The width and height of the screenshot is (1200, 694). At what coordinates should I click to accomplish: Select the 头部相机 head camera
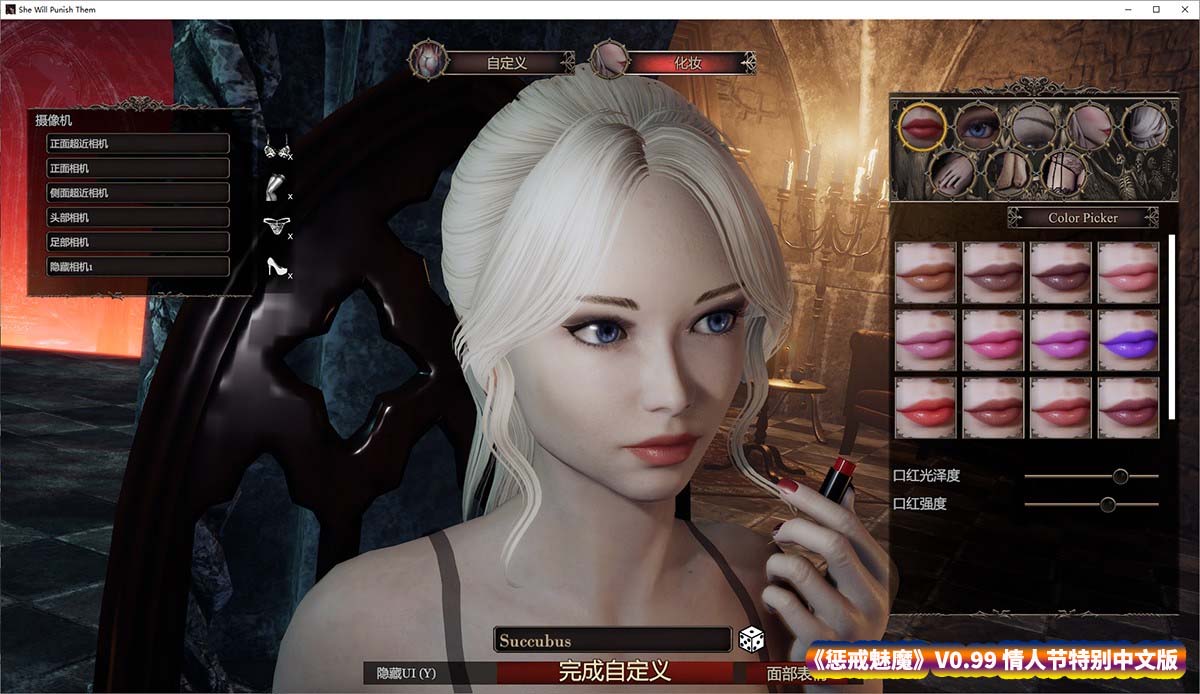tap(138, 217)
